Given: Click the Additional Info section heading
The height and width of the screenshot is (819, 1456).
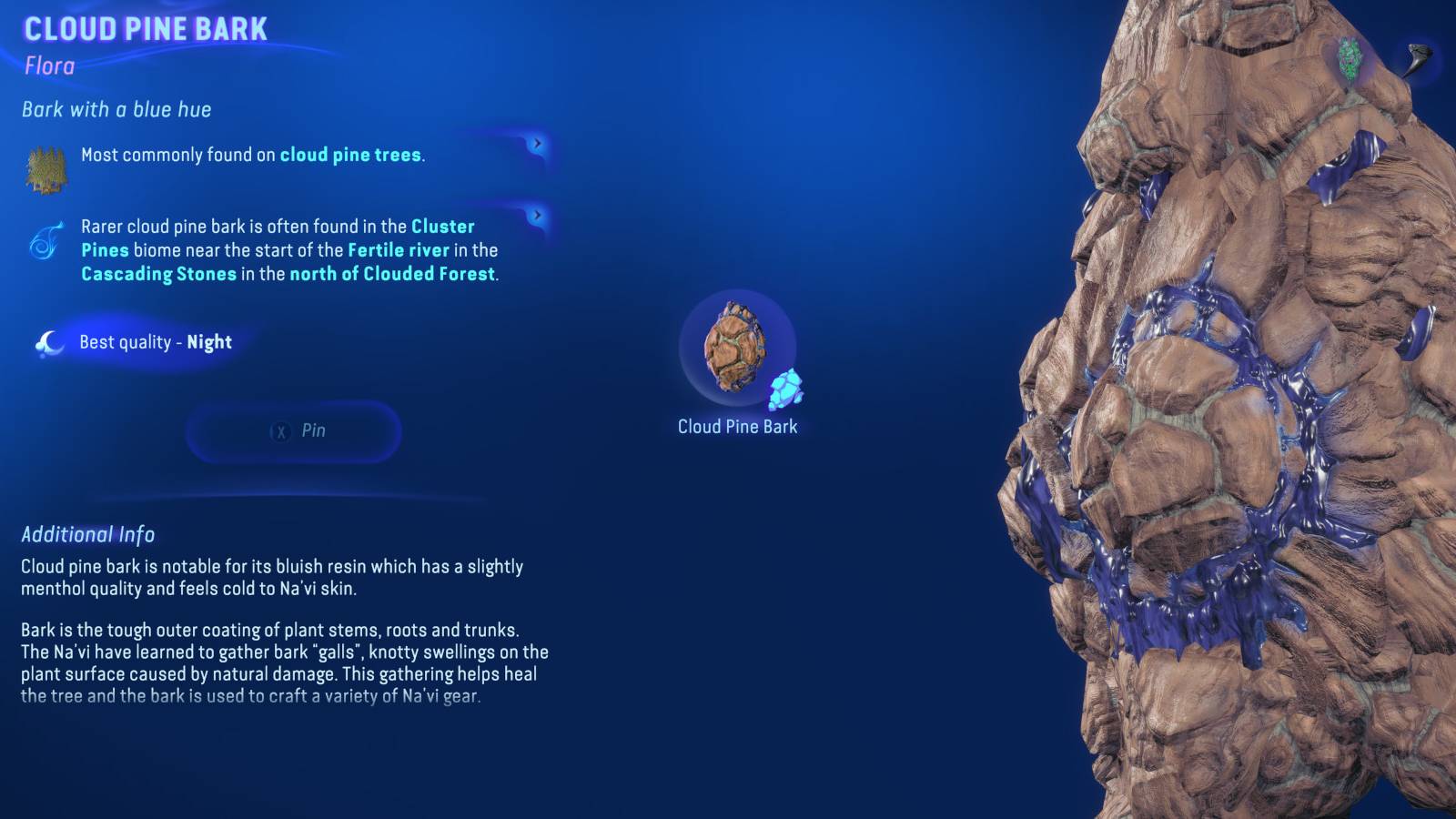Looking at the screenshot, I should (x=87, y=535).
